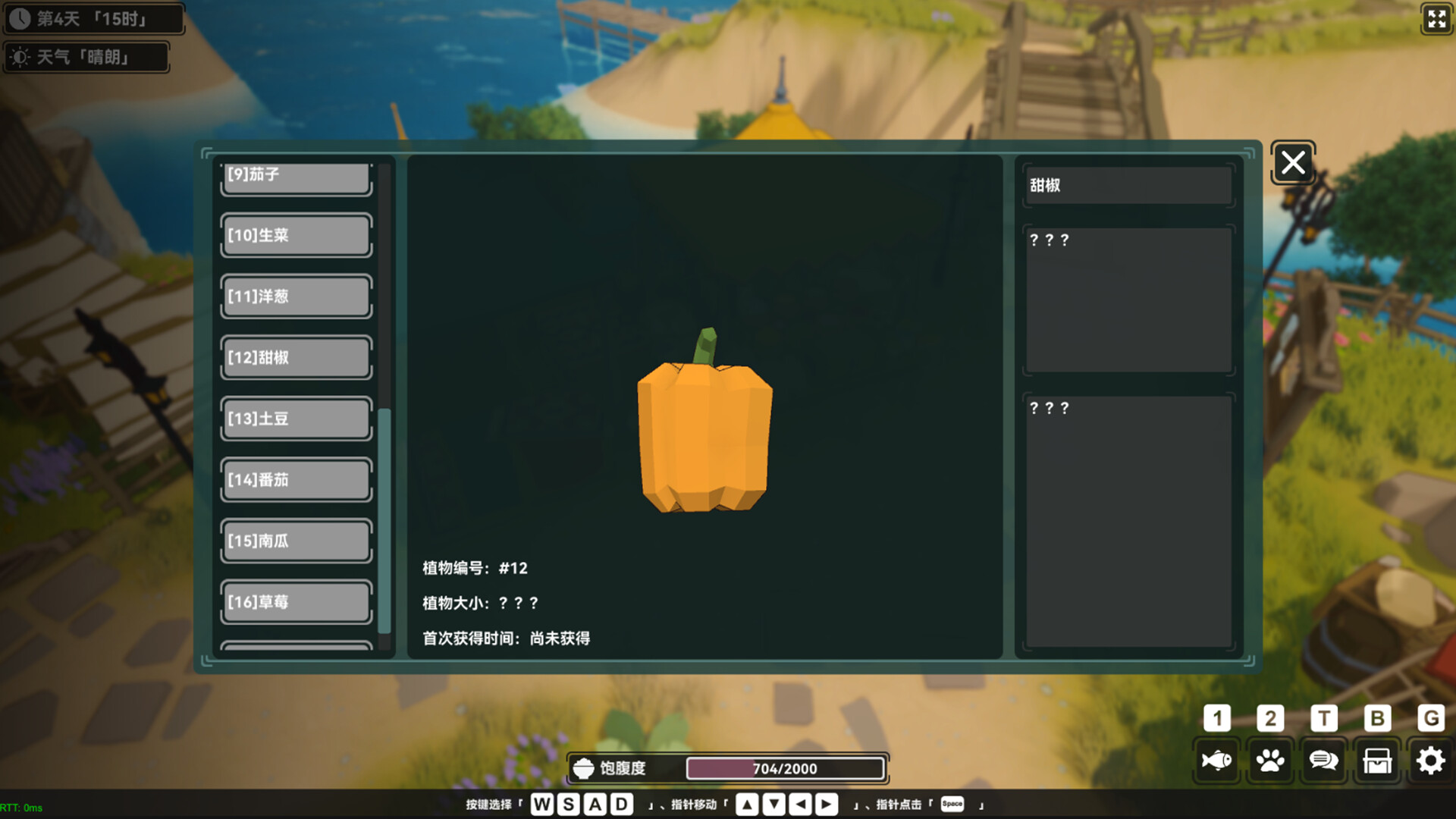Open the [16]草莓 entry

pyautogui.click(x=295, y=601)
